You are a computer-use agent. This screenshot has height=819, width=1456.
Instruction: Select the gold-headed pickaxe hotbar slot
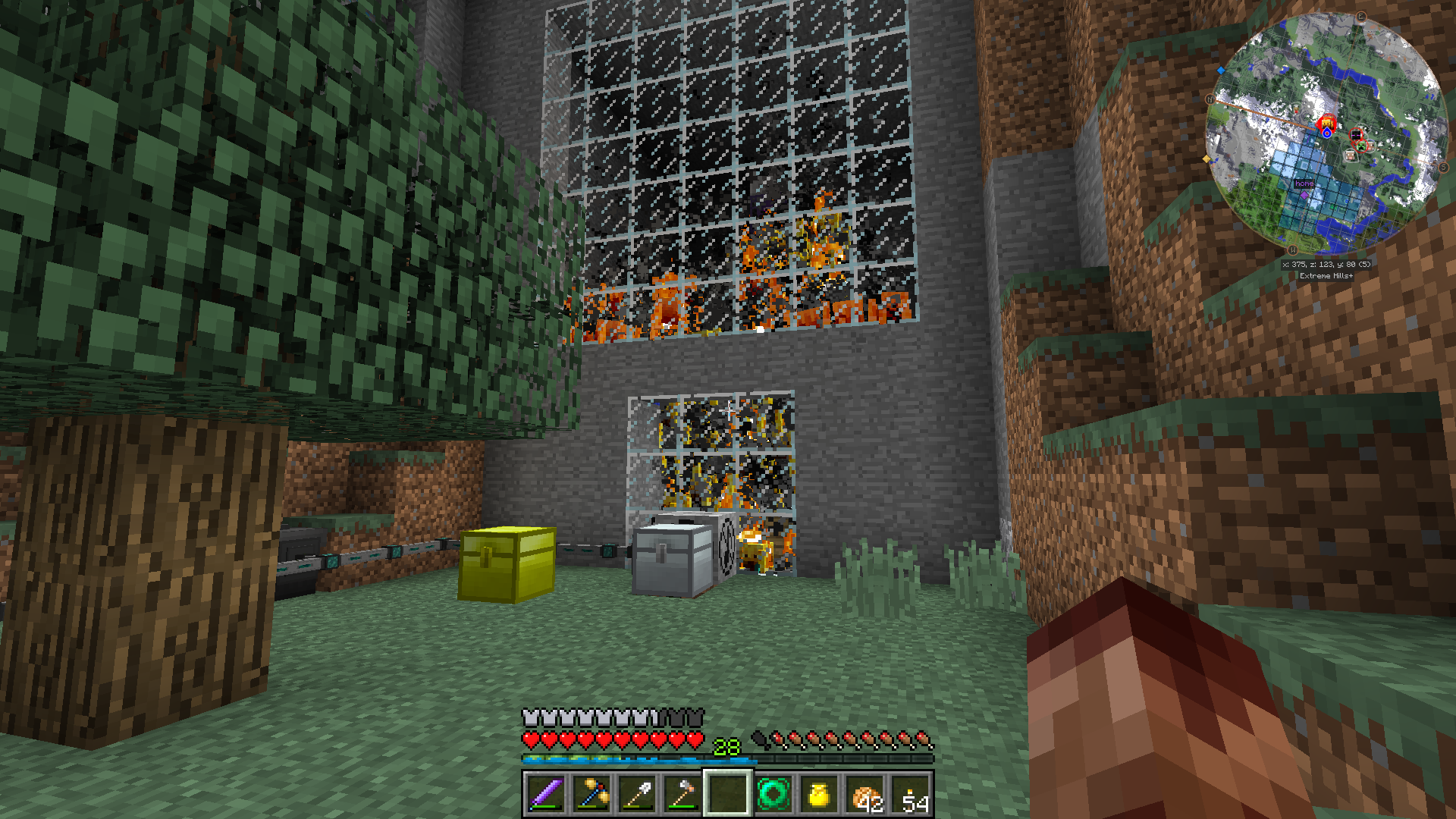591,794
